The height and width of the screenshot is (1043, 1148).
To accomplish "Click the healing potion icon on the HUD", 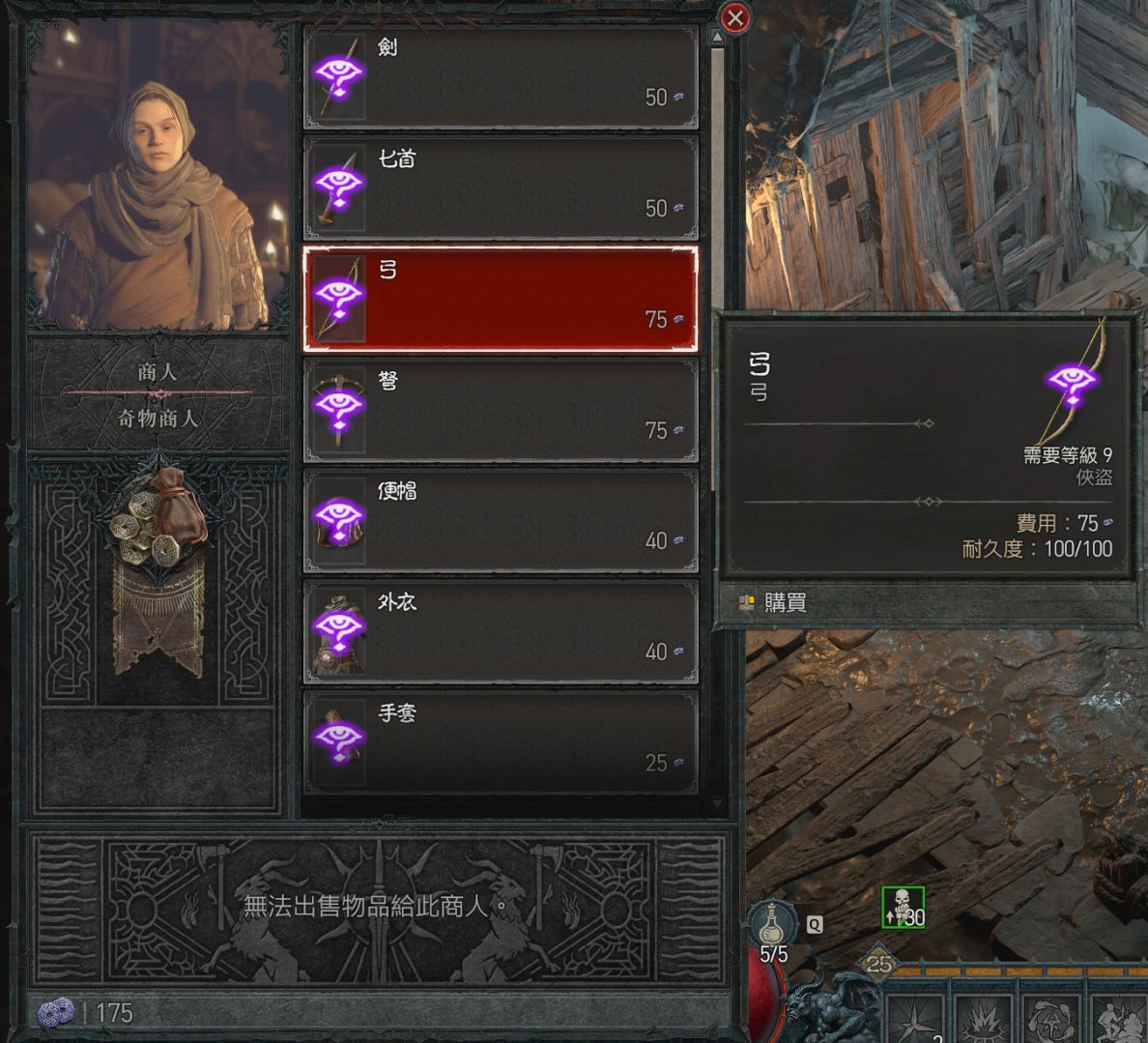I will tap(773, 923).
